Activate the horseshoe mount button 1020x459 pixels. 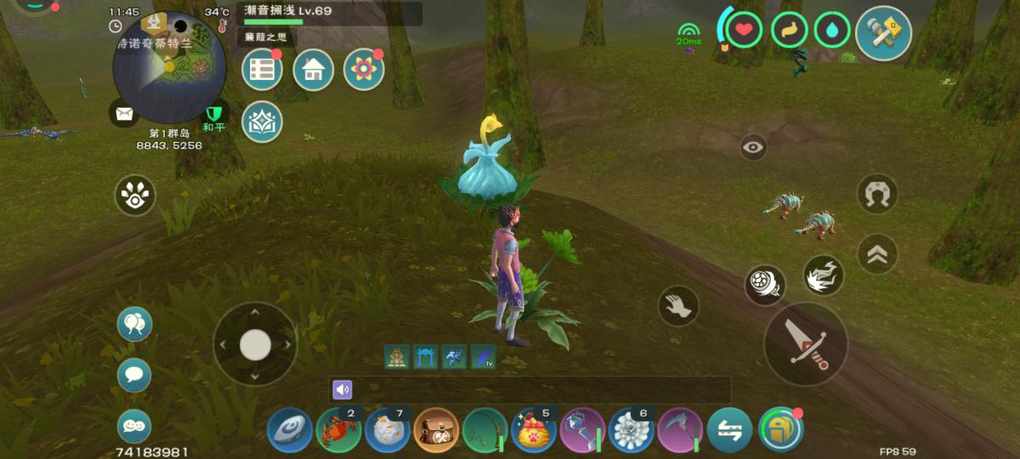tap(877, 193)
